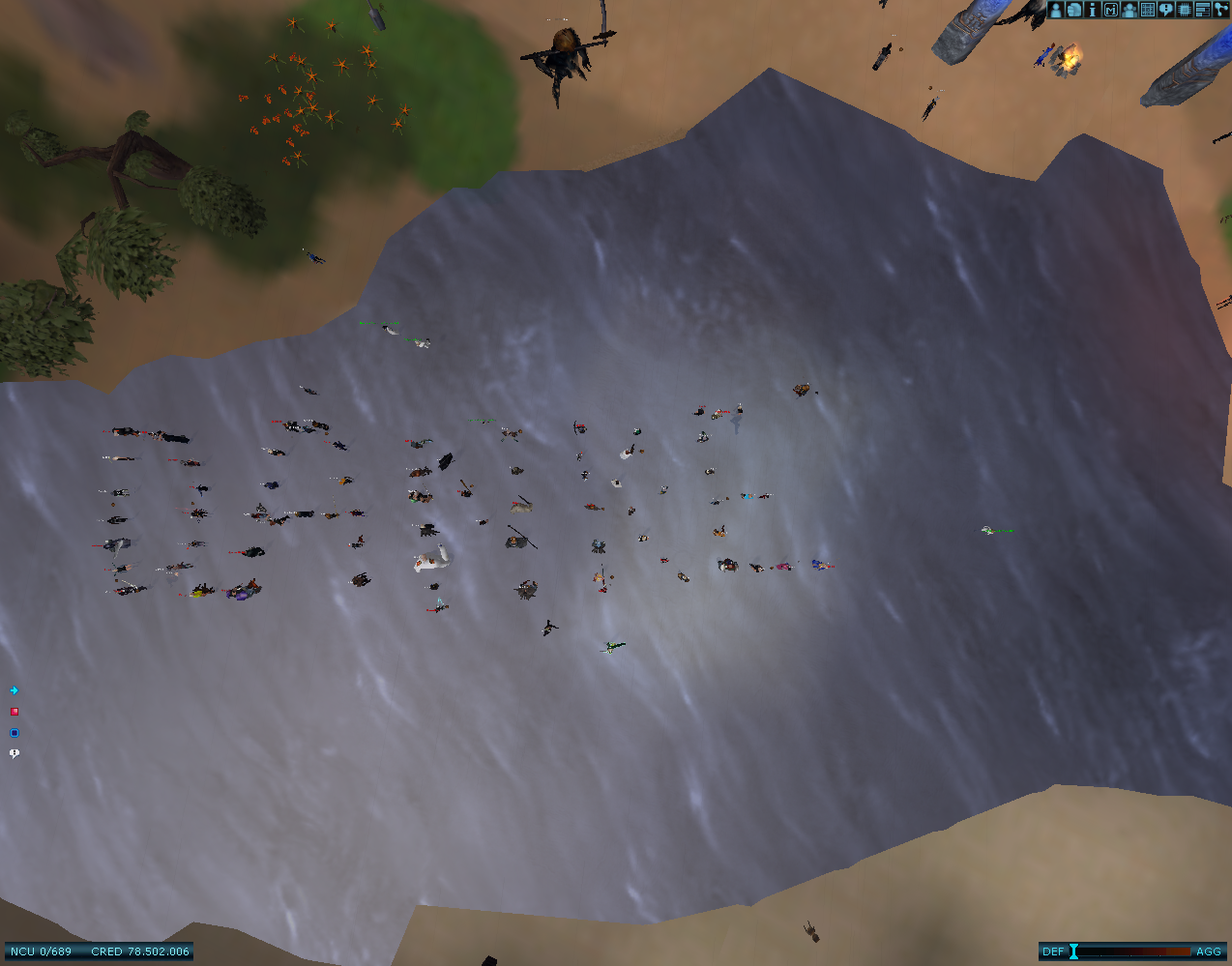The image size is (1232, 966).
Task: Open the white speech bubble on left edge
Action: click(x=15, y=753)
